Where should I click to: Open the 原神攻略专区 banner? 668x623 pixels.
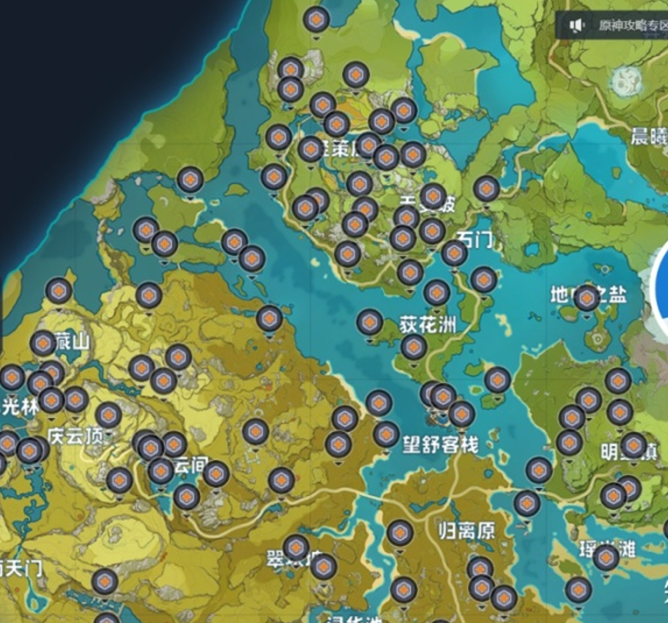624,25
